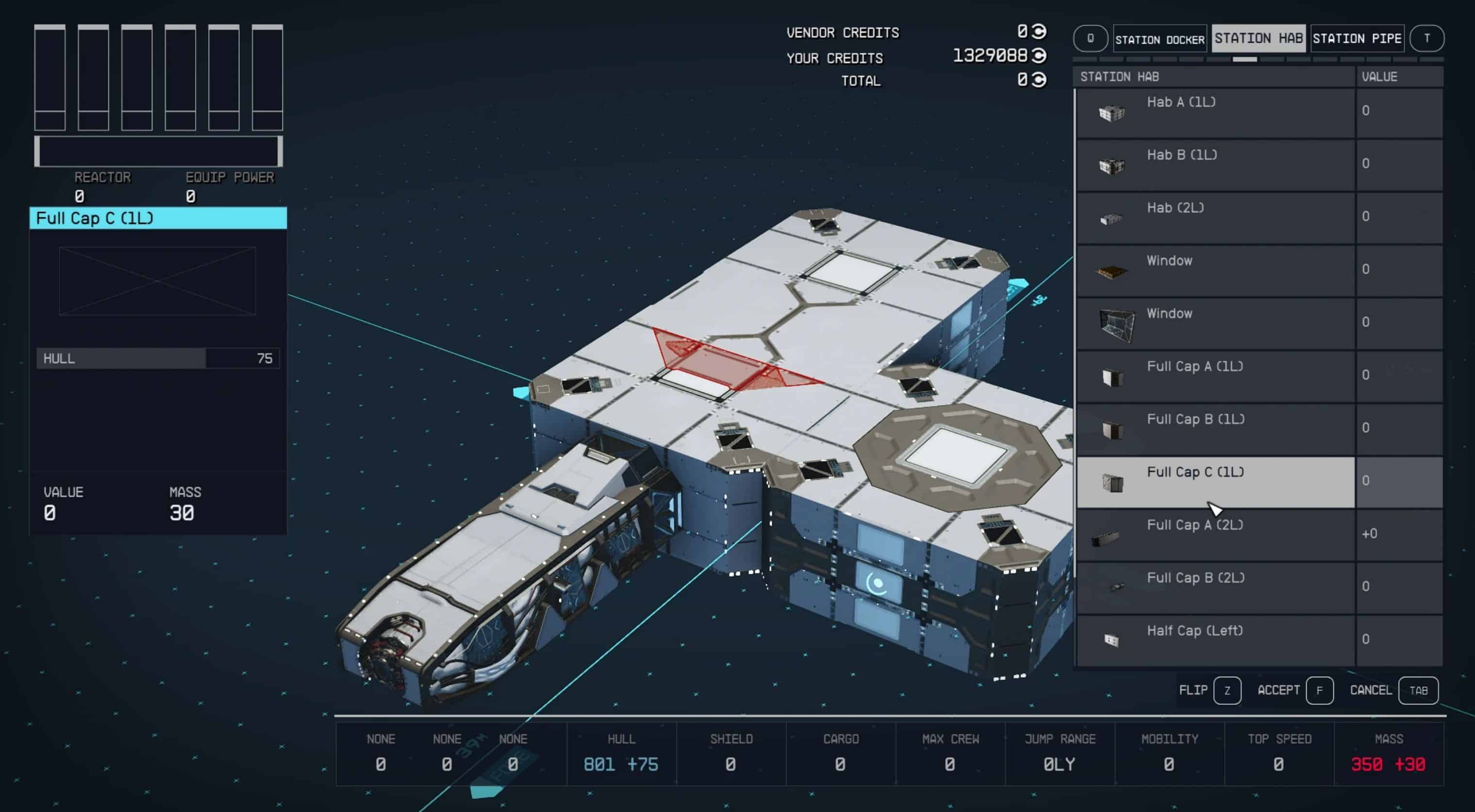Viewport: 1475px width, 812px height.
Task: Open the Station Pipe tab
Action: [x=1357, y=38]
